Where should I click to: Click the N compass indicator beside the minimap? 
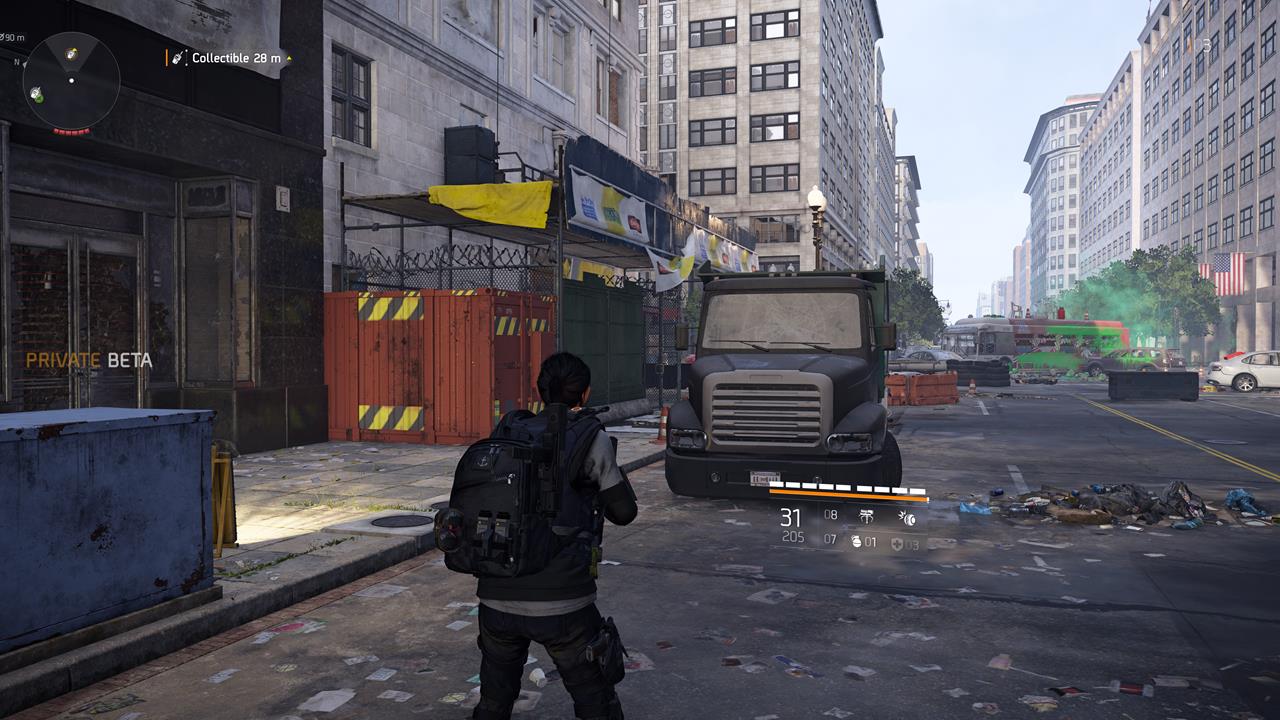pos(16,61)
